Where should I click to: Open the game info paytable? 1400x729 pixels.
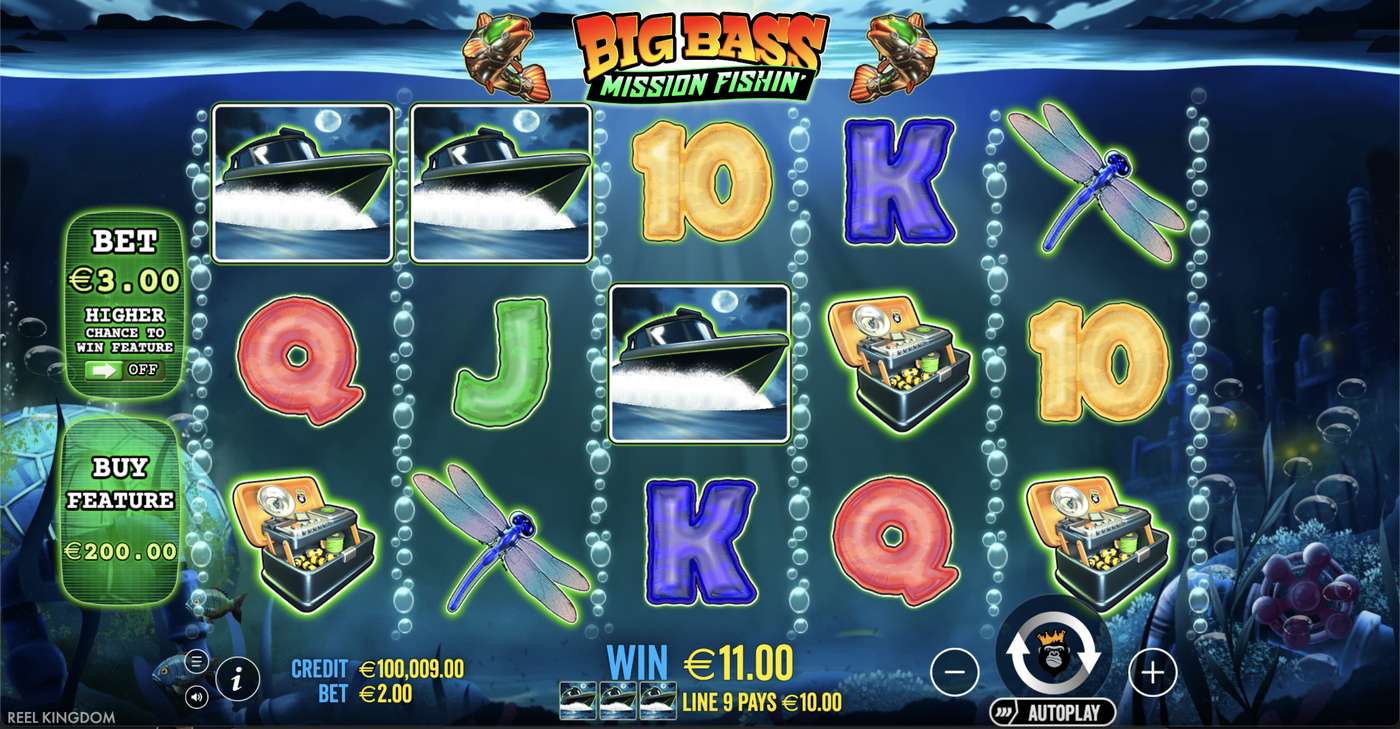[237, 681]
